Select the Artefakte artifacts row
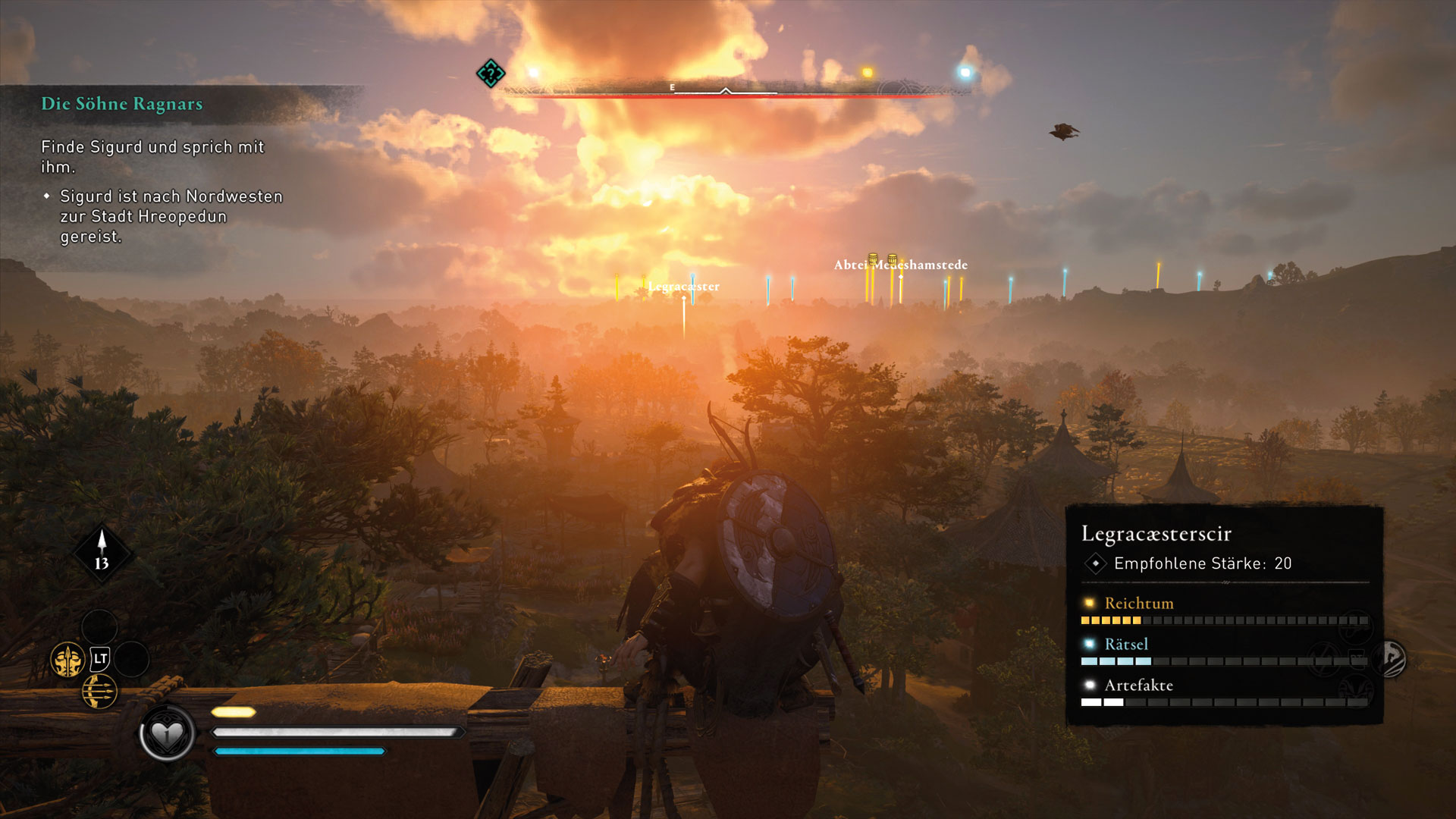Screen dimensions: 1456x819 pyautogui.click(x=1138, y=686)
